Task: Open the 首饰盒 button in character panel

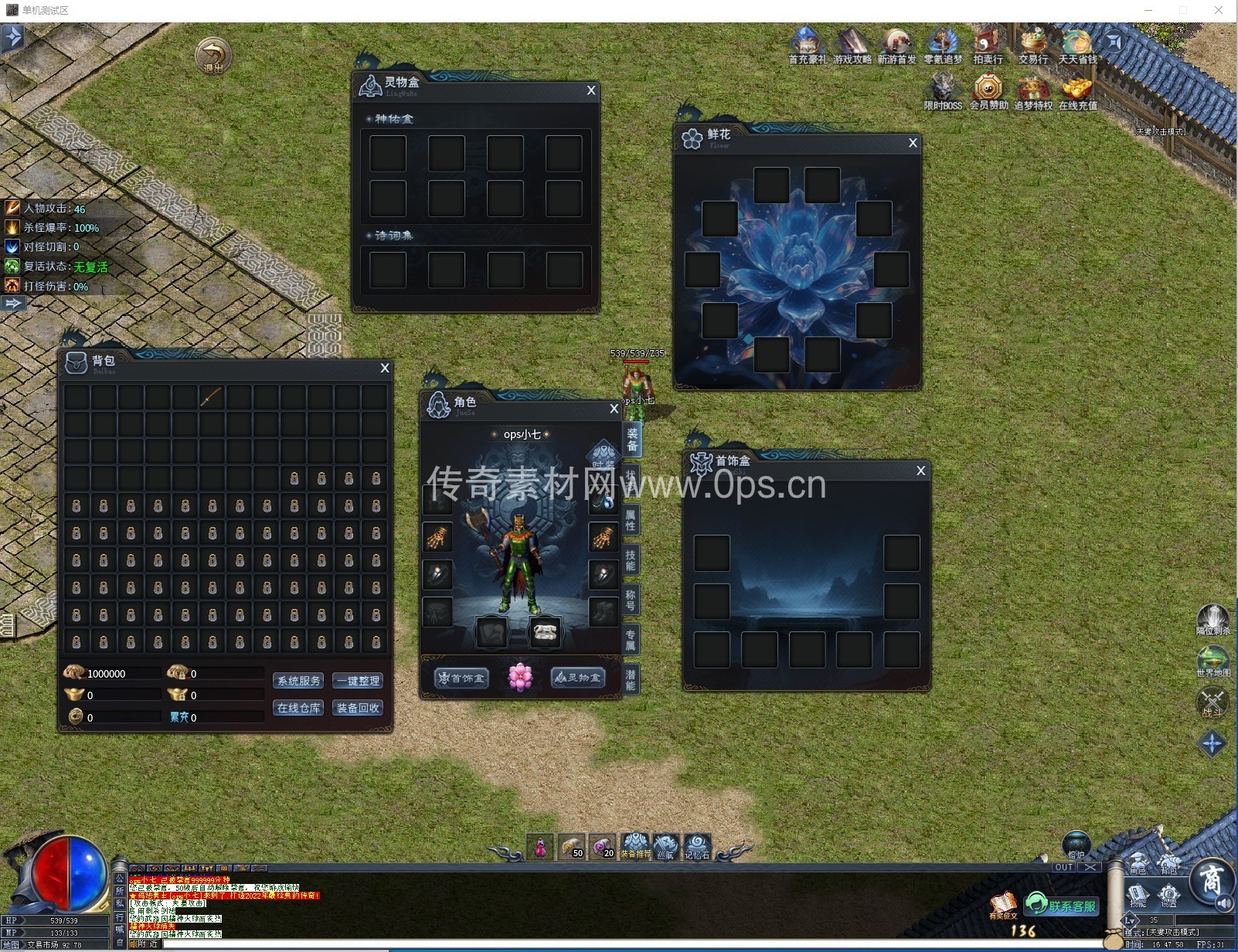Action: pyautogui.click(x=461, y=678)
